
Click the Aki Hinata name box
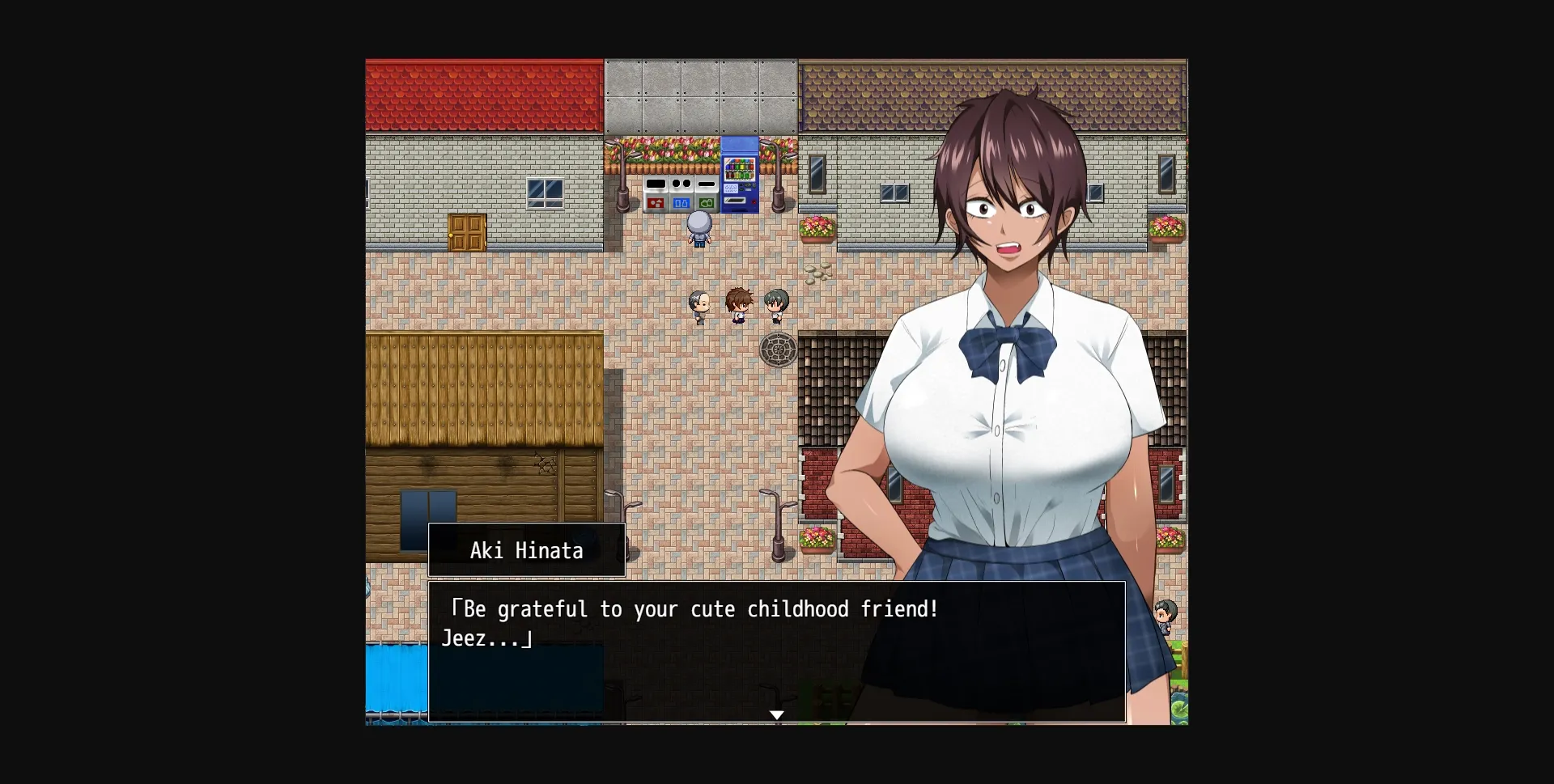click(x=525, y=551)
